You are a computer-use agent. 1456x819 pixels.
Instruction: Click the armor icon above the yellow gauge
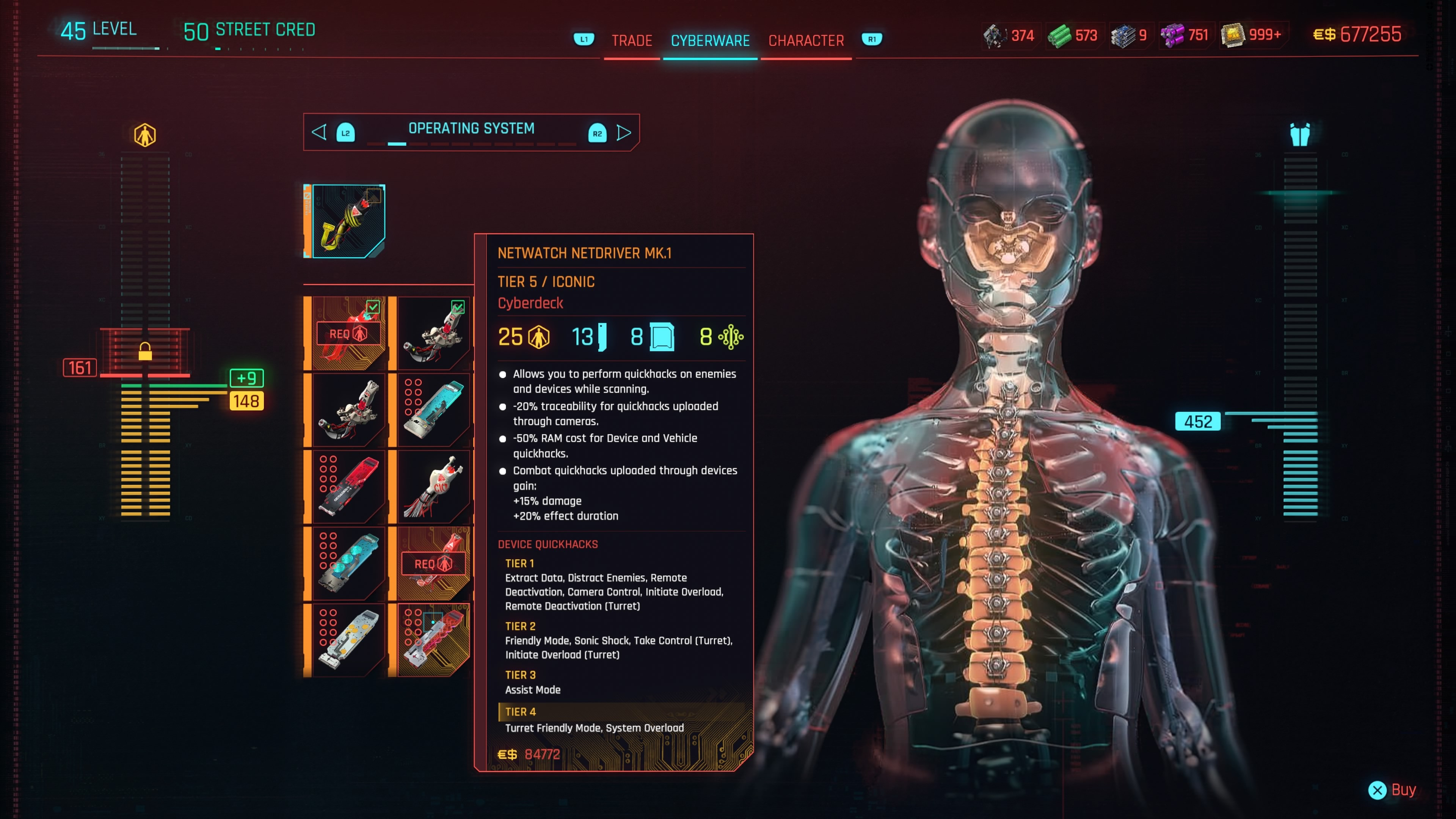[x=145, y=135]
